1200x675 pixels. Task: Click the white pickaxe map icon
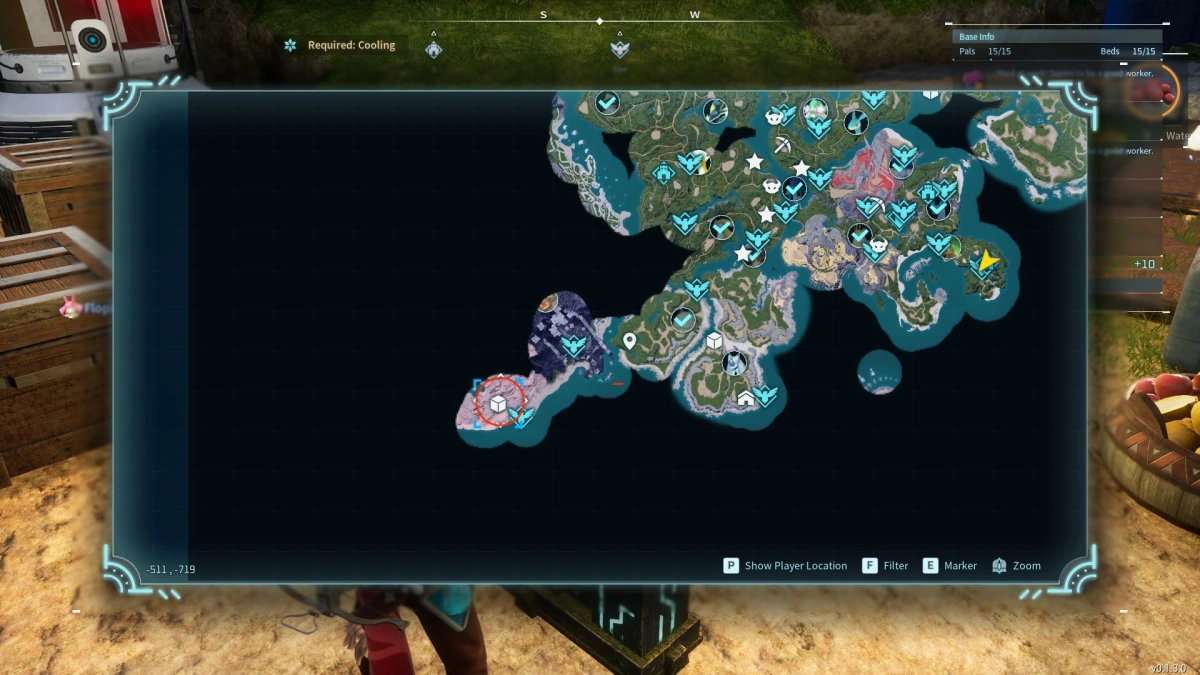(x=782, y=146)
